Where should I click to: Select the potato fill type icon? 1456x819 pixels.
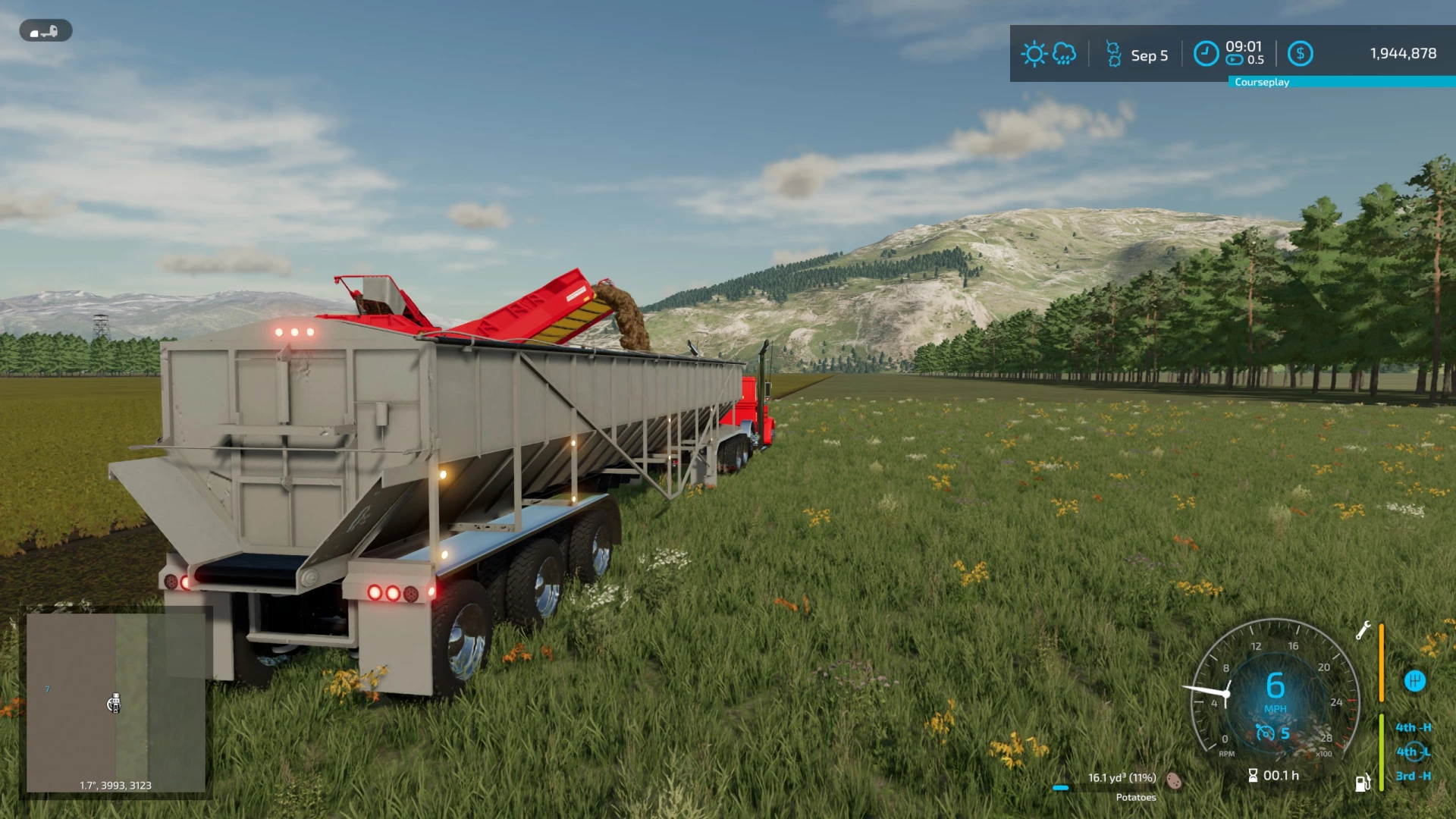tap(1174, 780)
